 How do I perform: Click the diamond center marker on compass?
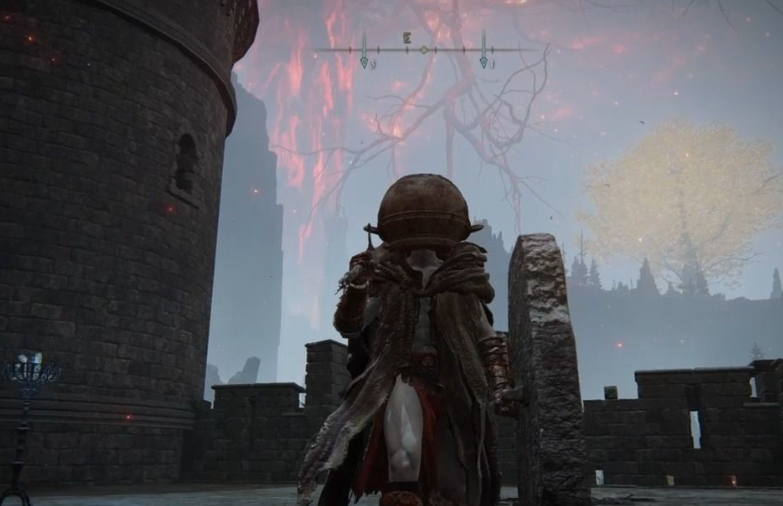point(424,49)
